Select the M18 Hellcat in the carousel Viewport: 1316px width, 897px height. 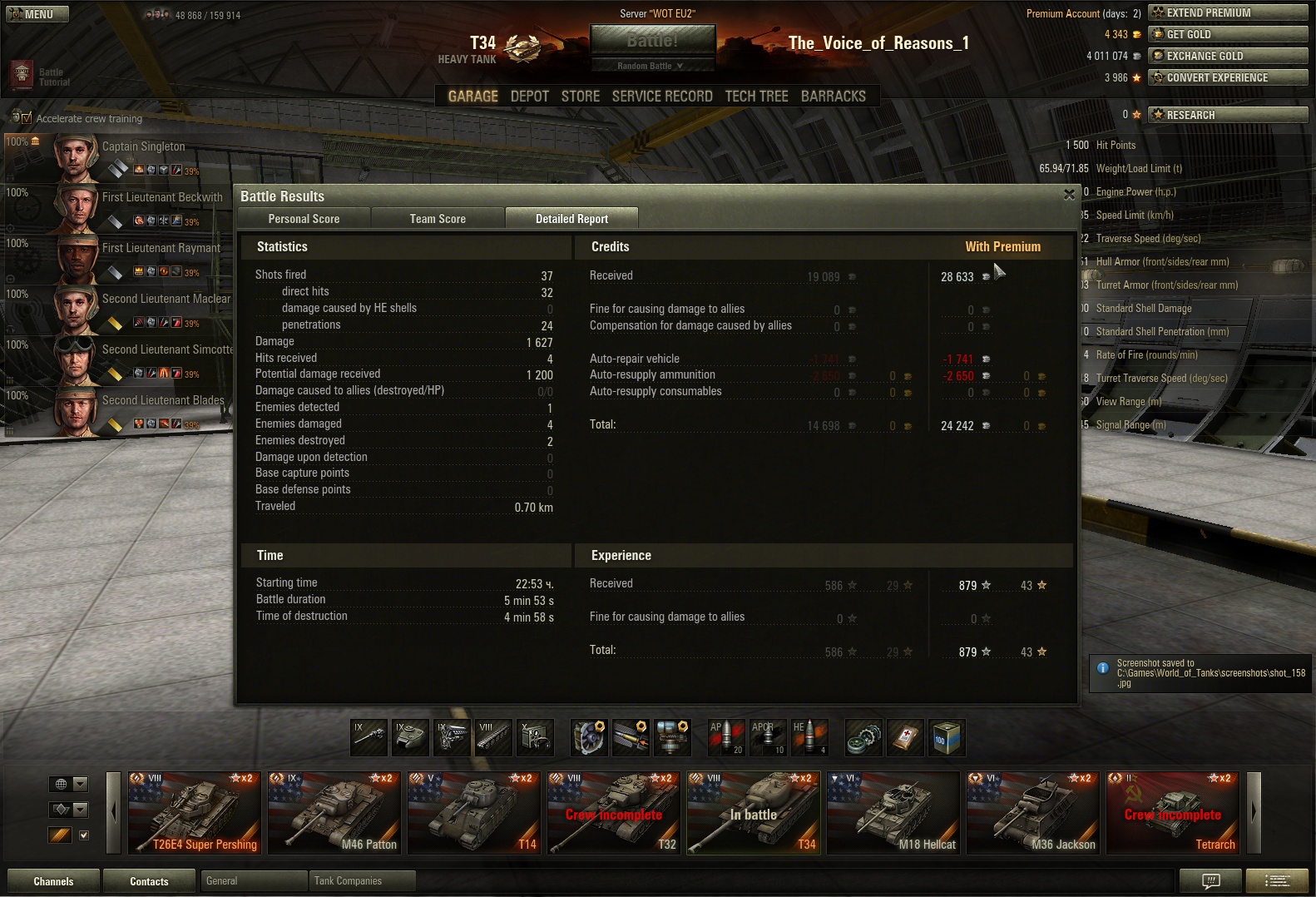895,813
